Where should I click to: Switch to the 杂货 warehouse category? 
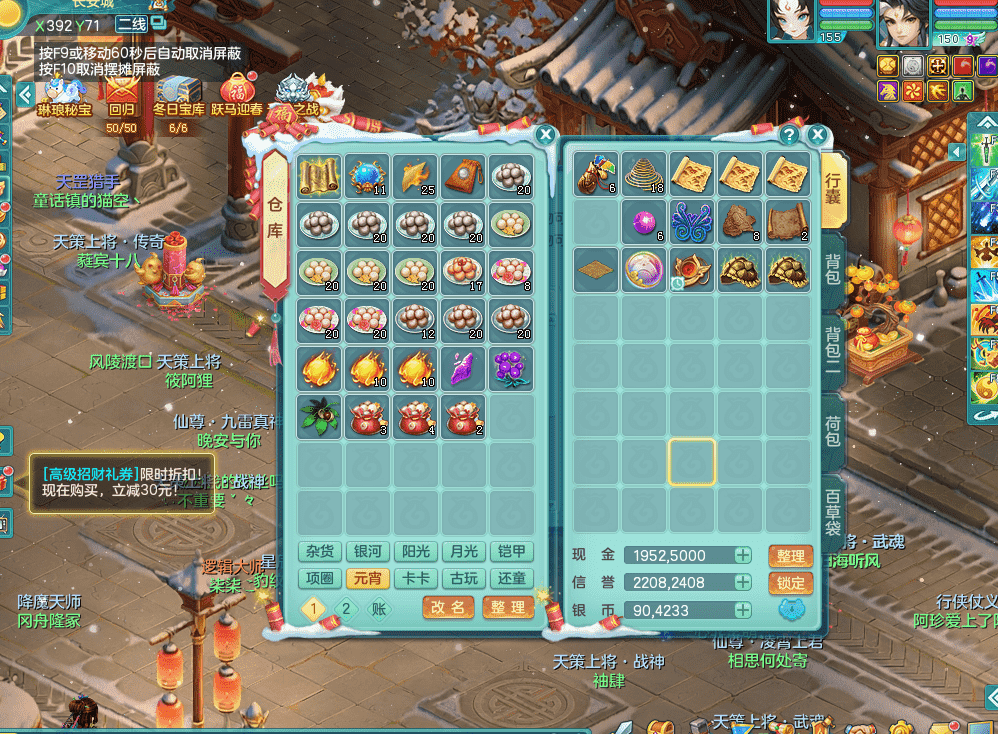point(320,552)
